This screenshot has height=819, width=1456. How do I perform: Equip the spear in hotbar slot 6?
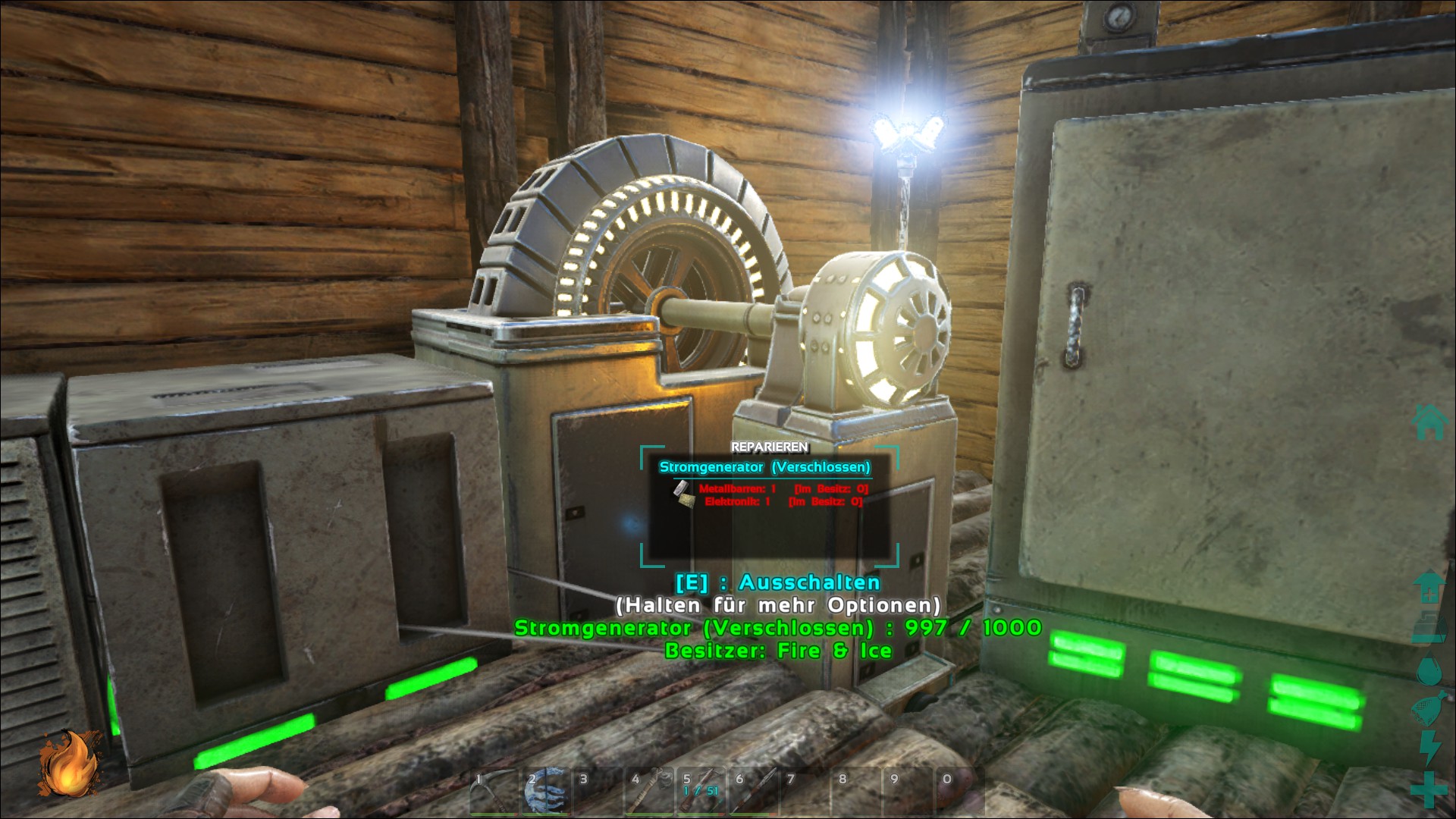[753, 792]
